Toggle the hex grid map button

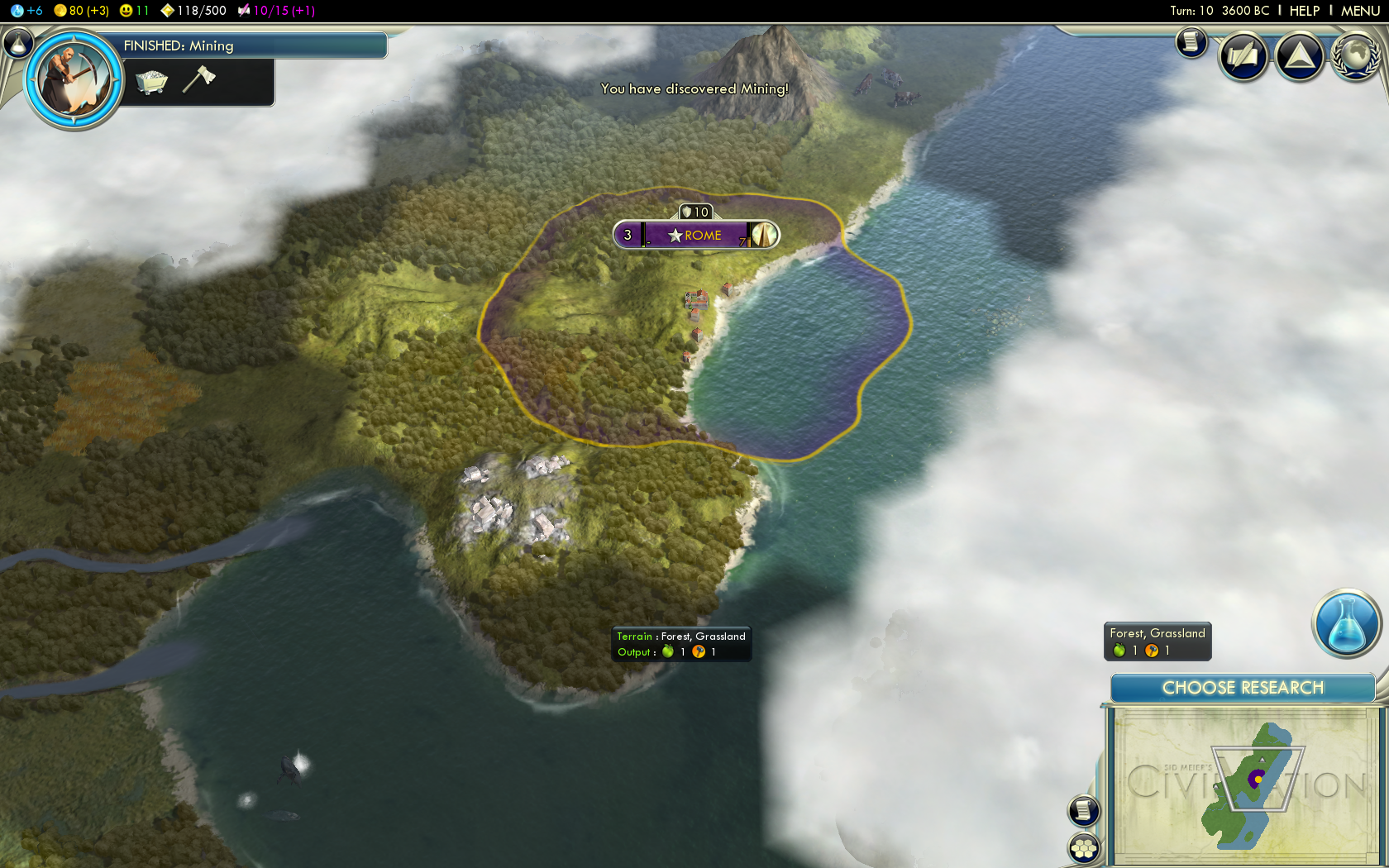[x=1083, y=848]
